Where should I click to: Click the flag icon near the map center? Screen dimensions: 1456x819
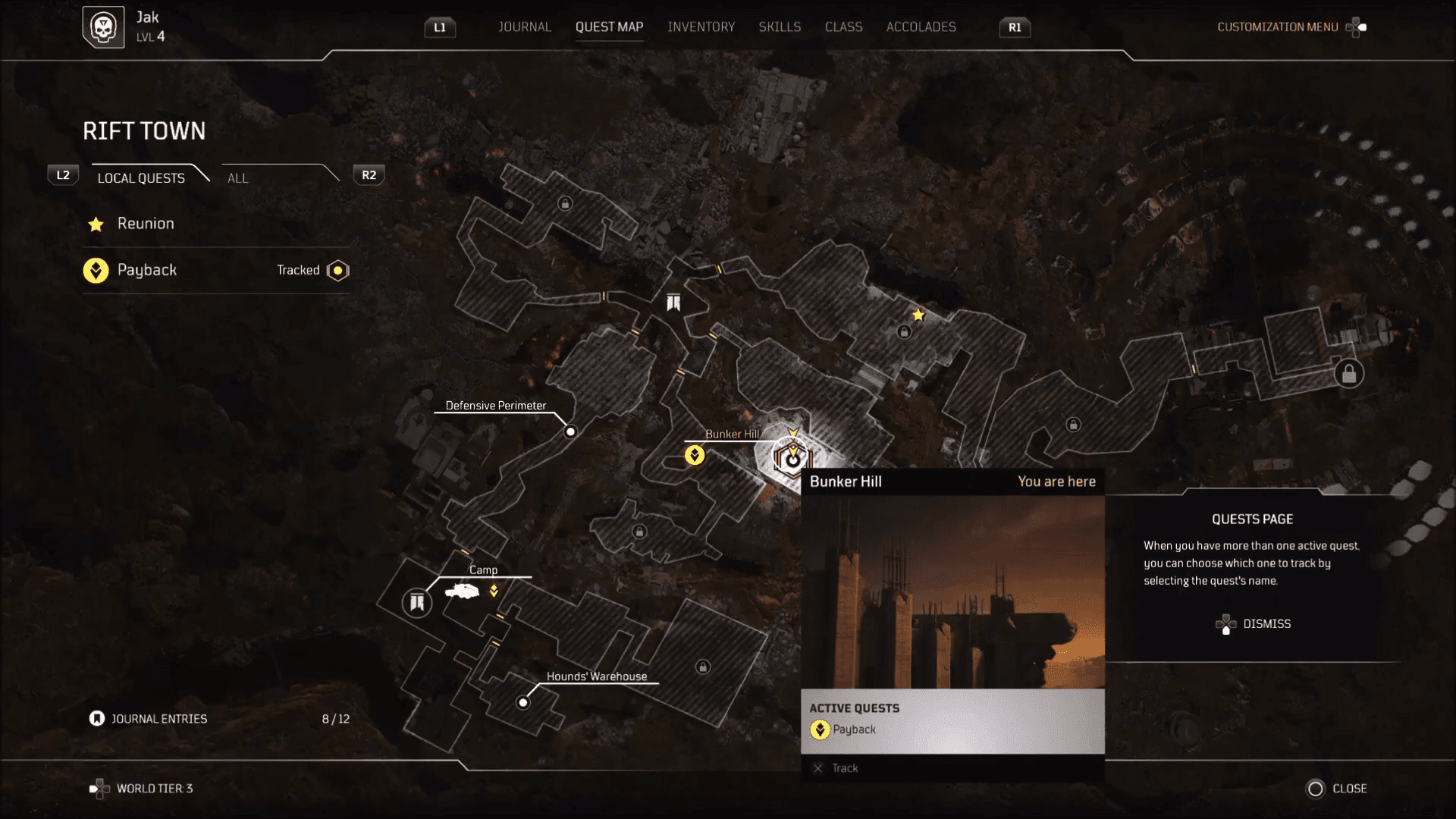(672, 302)
